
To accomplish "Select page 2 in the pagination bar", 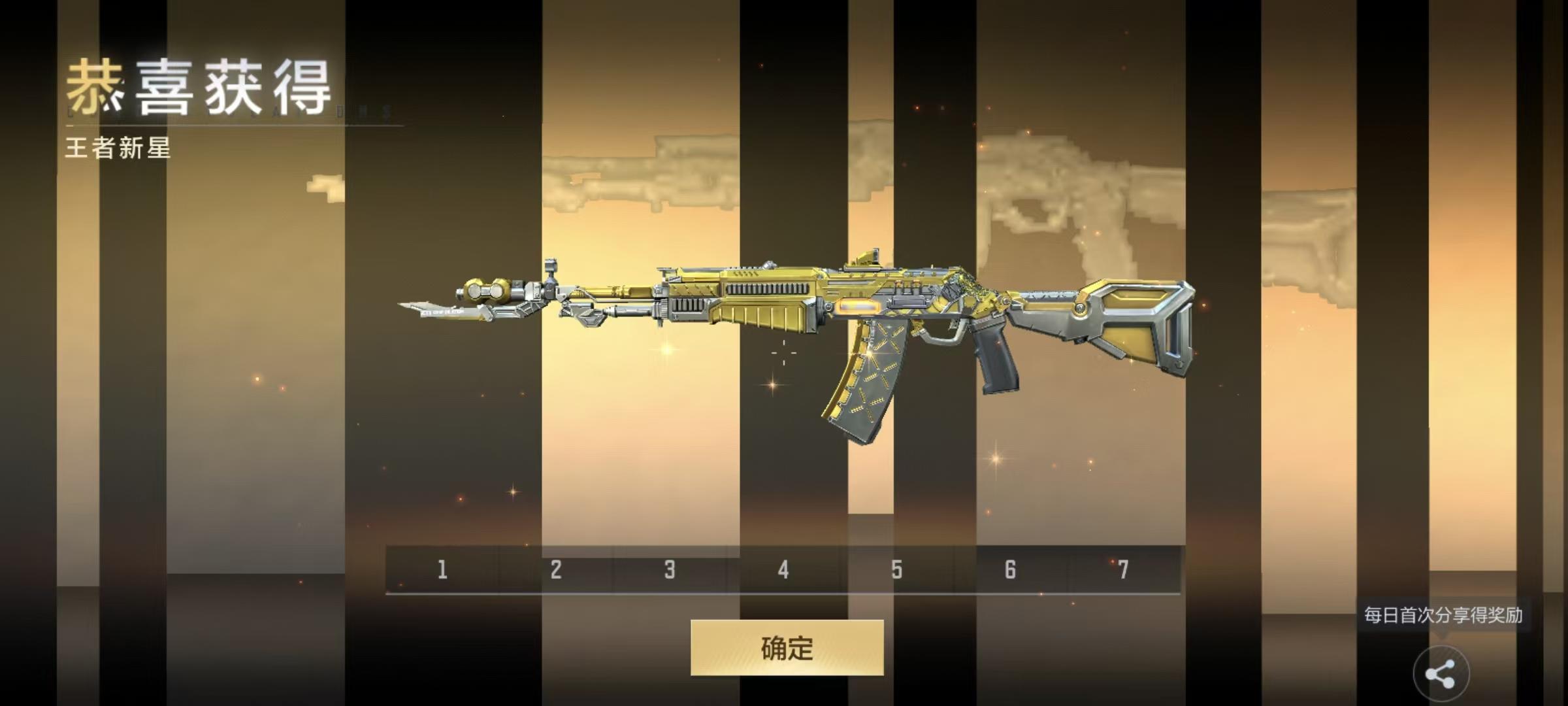I will coord(555,569).
